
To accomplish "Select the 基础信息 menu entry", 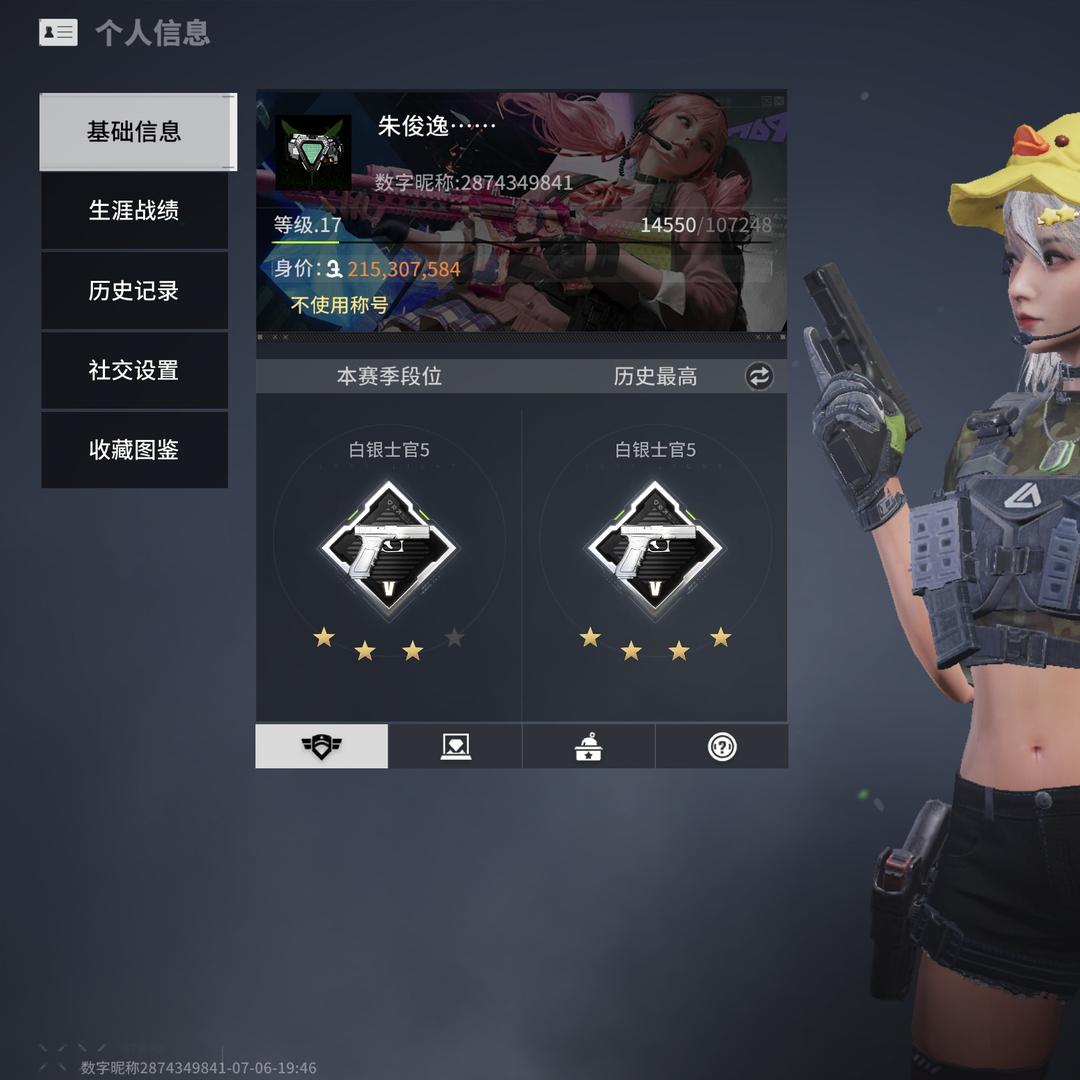I will [135, 132].
